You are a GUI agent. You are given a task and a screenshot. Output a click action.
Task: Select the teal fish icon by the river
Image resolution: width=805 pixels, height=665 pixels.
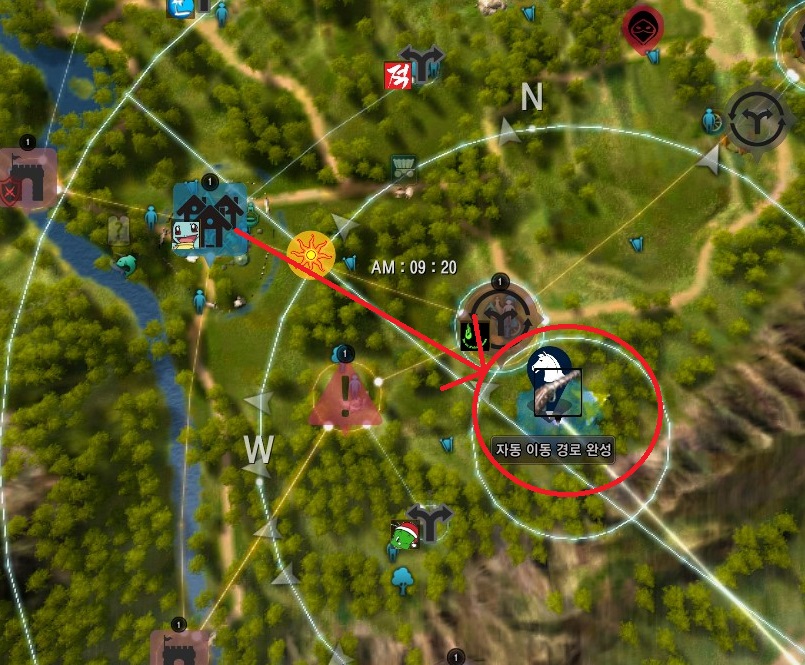point(125,265)
